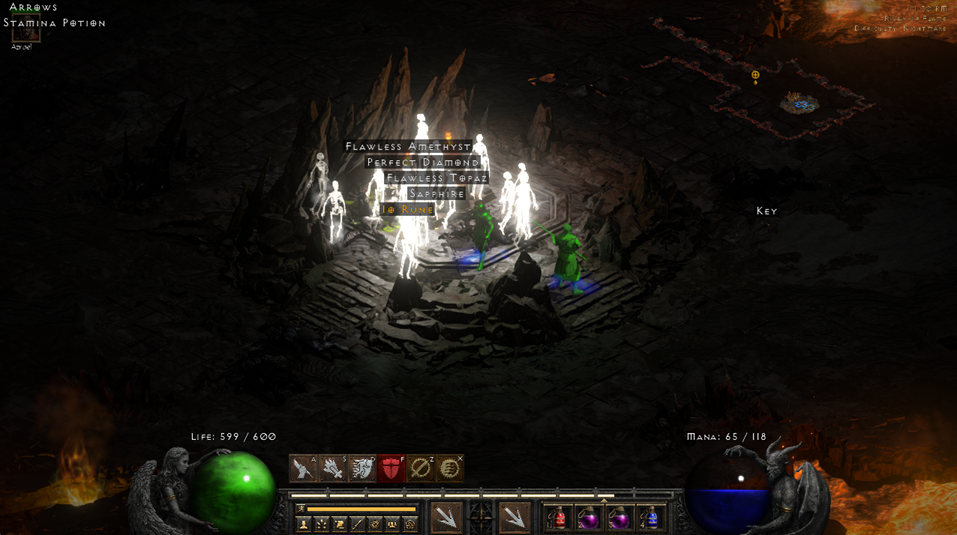The width and height of the screenshot is (957, 535).
Task: Select the wolf skill marked D
Action: (361, 468)
